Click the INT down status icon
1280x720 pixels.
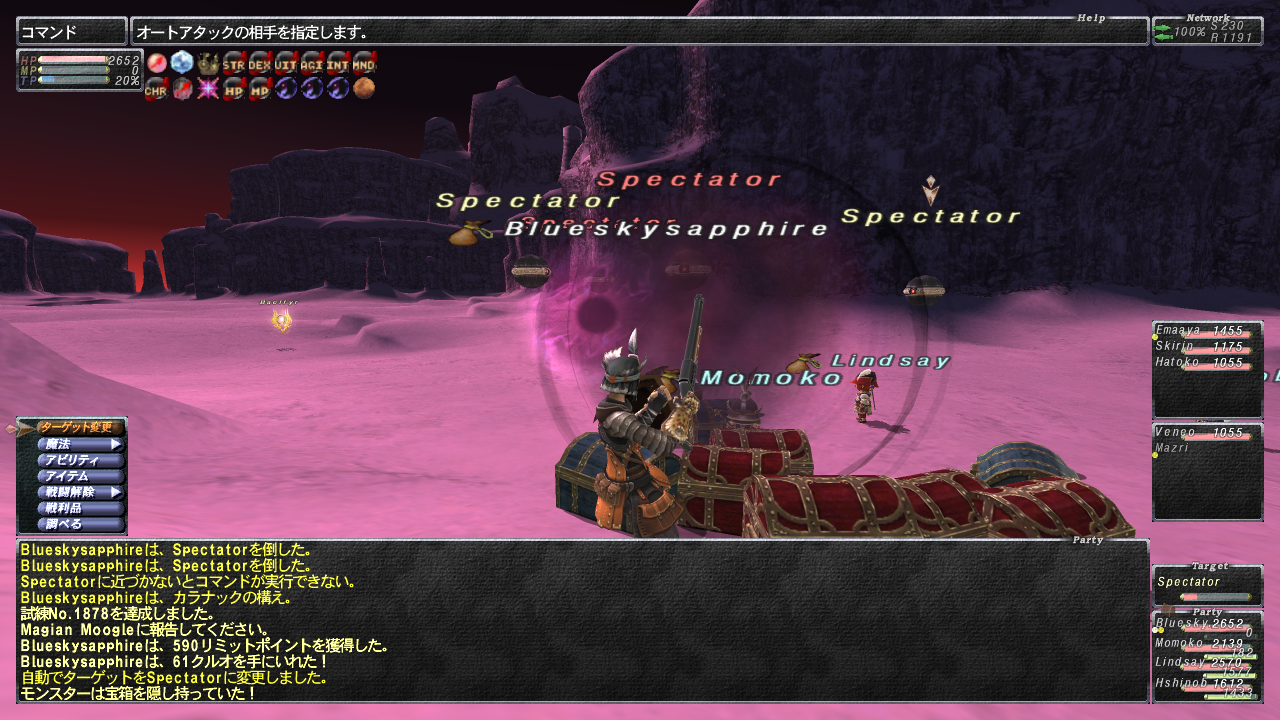coord(338,63)
